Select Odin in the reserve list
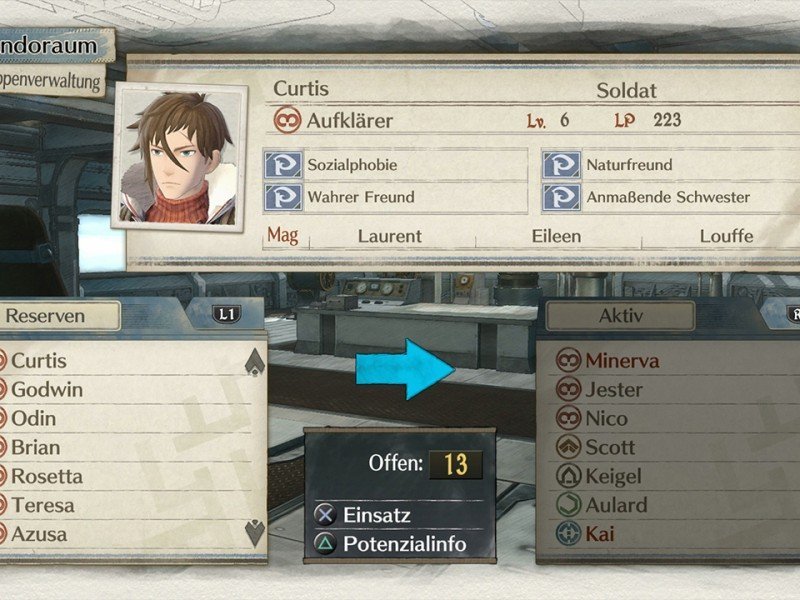Image resolution: width=800 pixels, height=600 pixels. tap(34, 418)
